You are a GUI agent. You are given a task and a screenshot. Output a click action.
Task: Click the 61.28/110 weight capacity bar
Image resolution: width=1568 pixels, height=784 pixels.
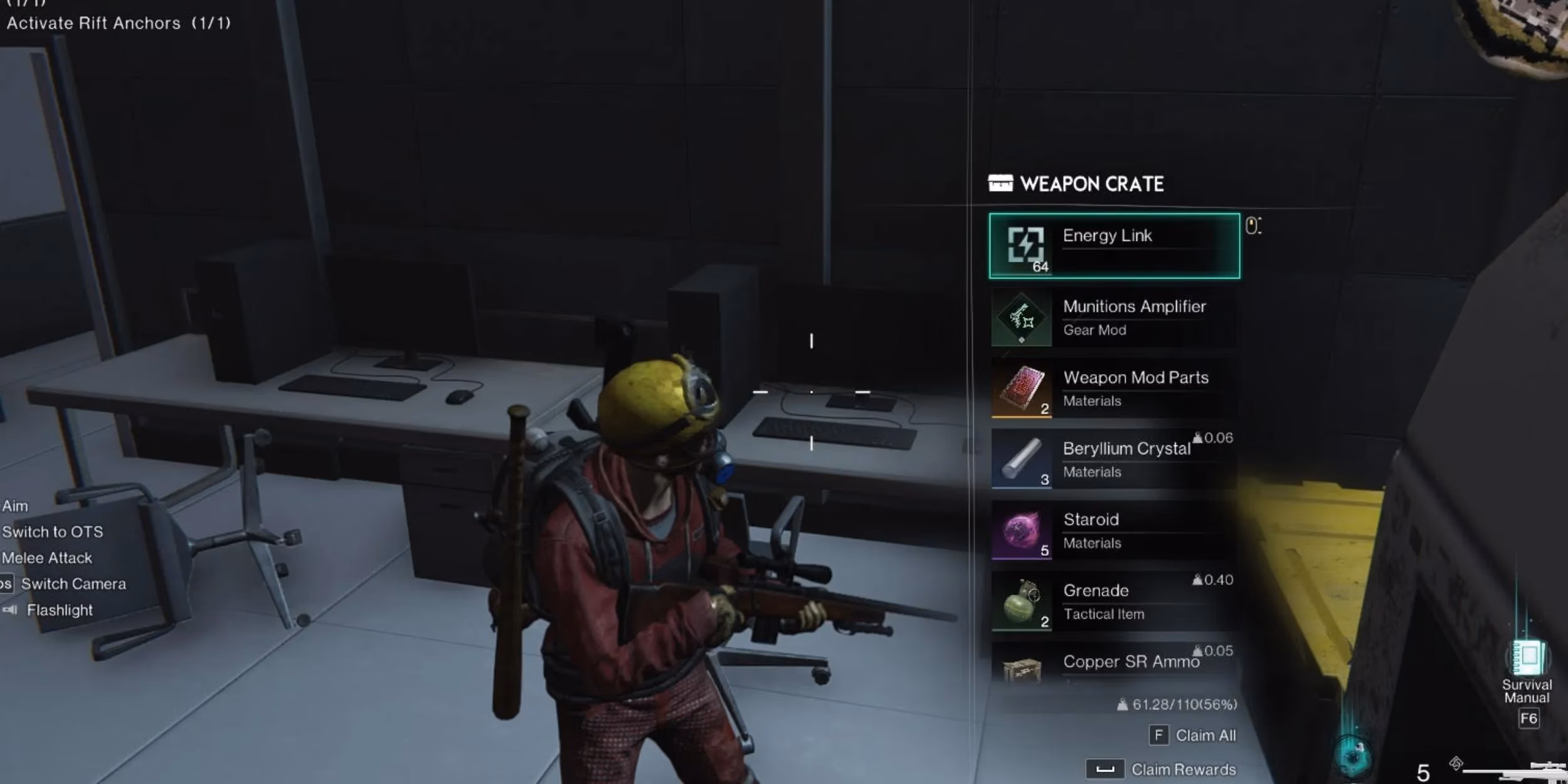tap(1172, 704)
